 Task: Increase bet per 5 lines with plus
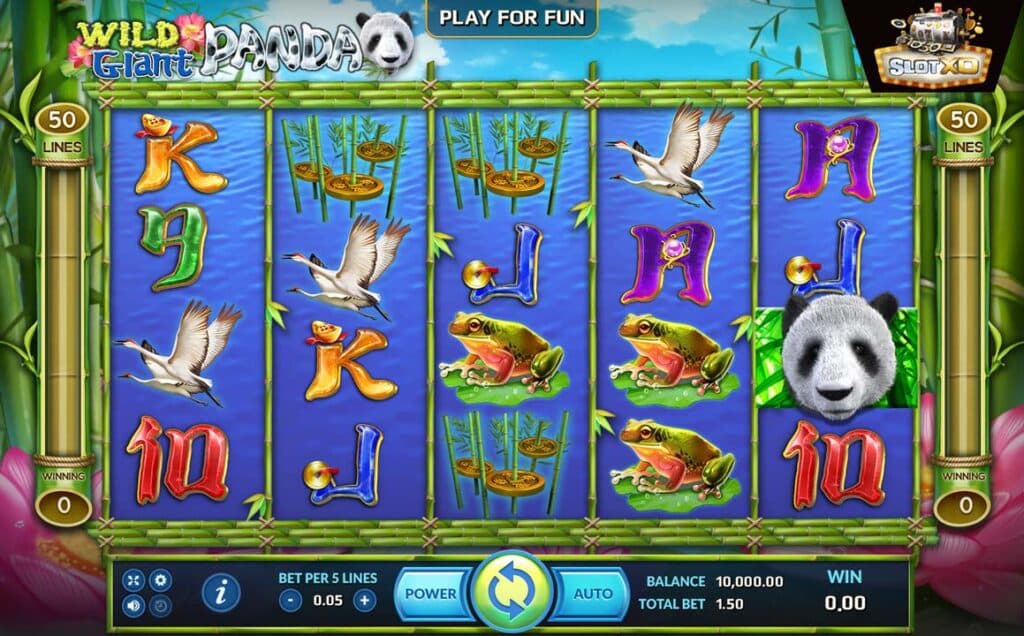pos(365,600)
